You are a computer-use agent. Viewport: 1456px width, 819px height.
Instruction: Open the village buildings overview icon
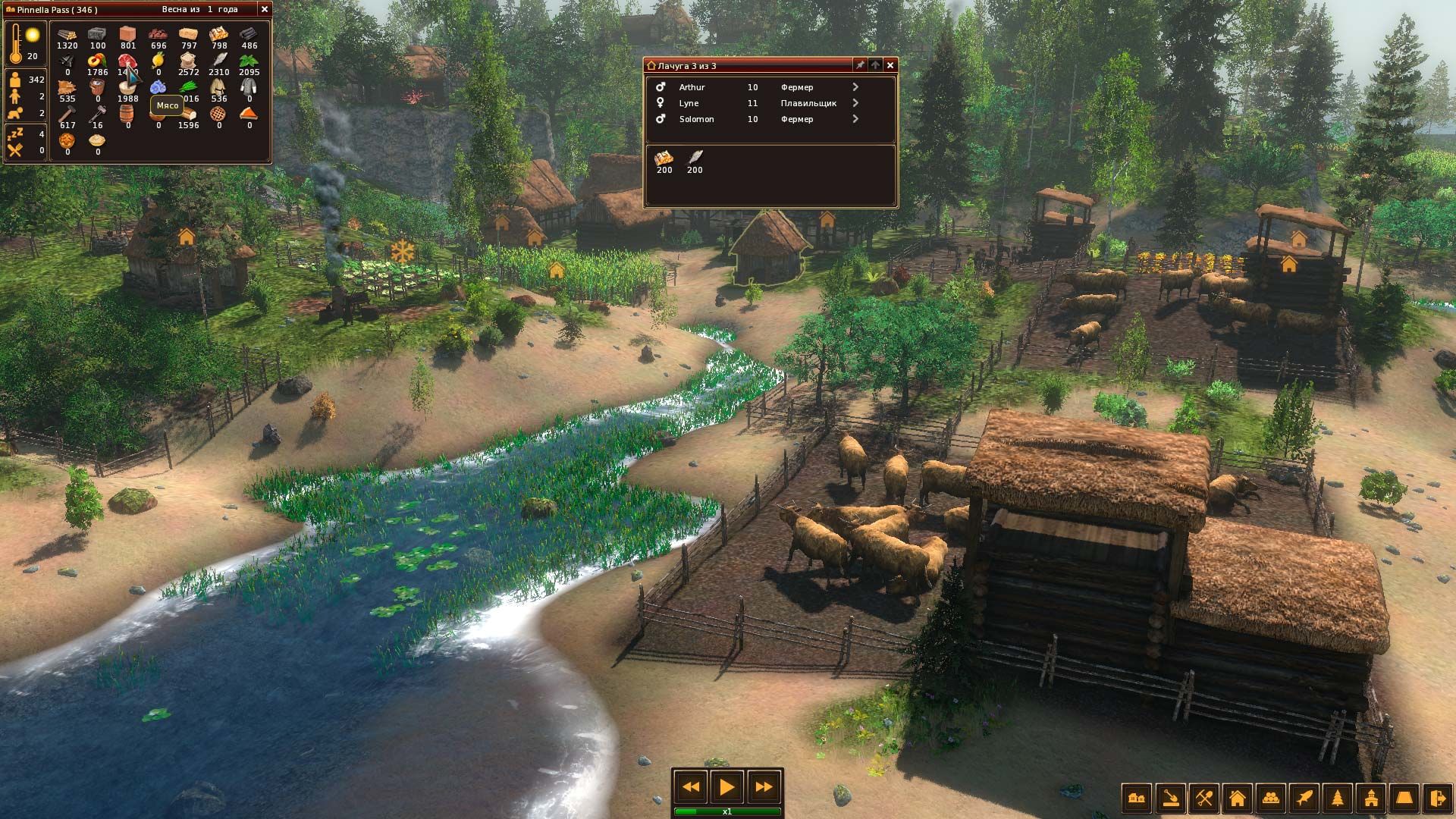[1137, 798]
